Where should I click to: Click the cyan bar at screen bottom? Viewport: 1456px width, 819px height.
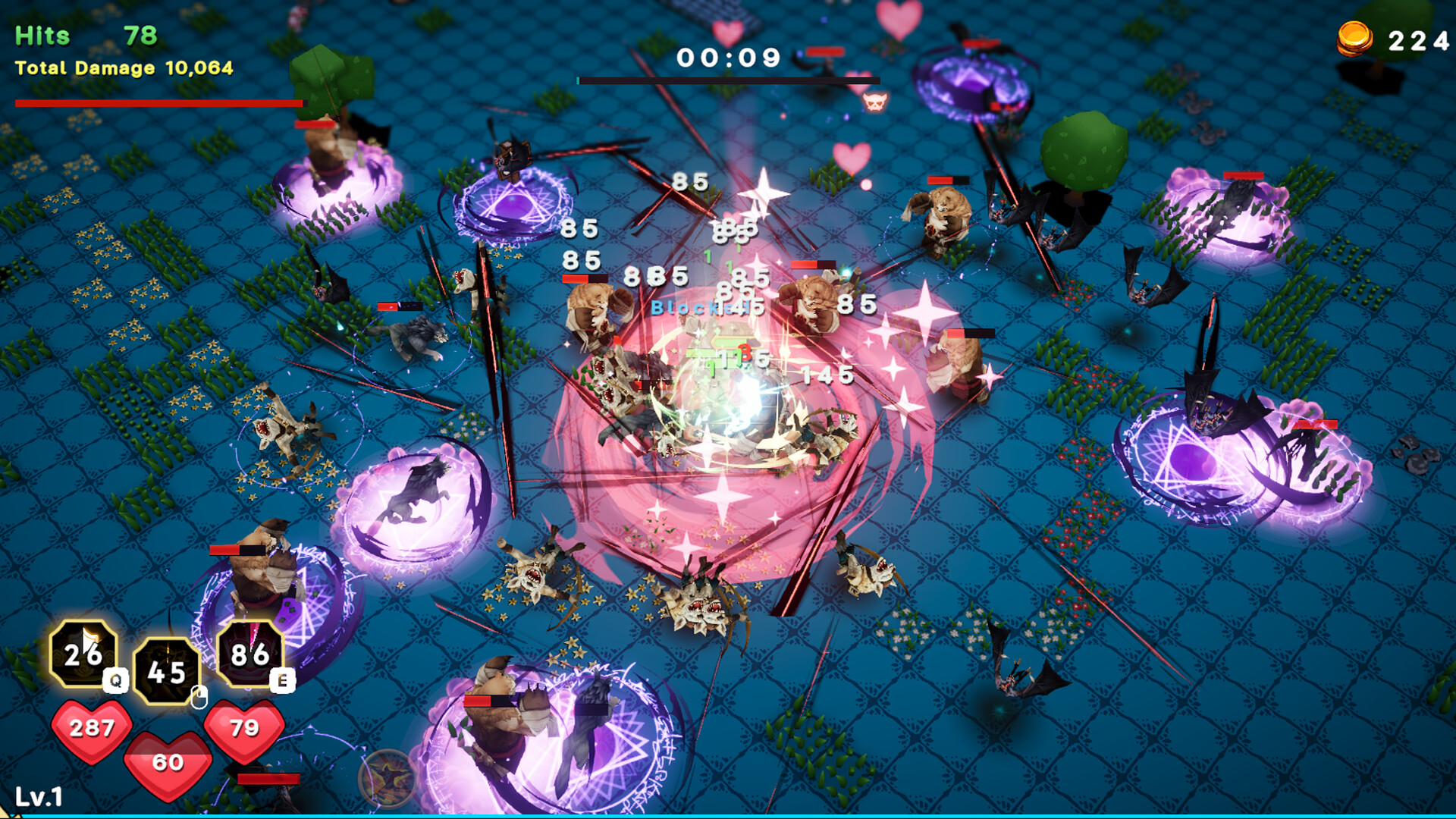point(728,815)
